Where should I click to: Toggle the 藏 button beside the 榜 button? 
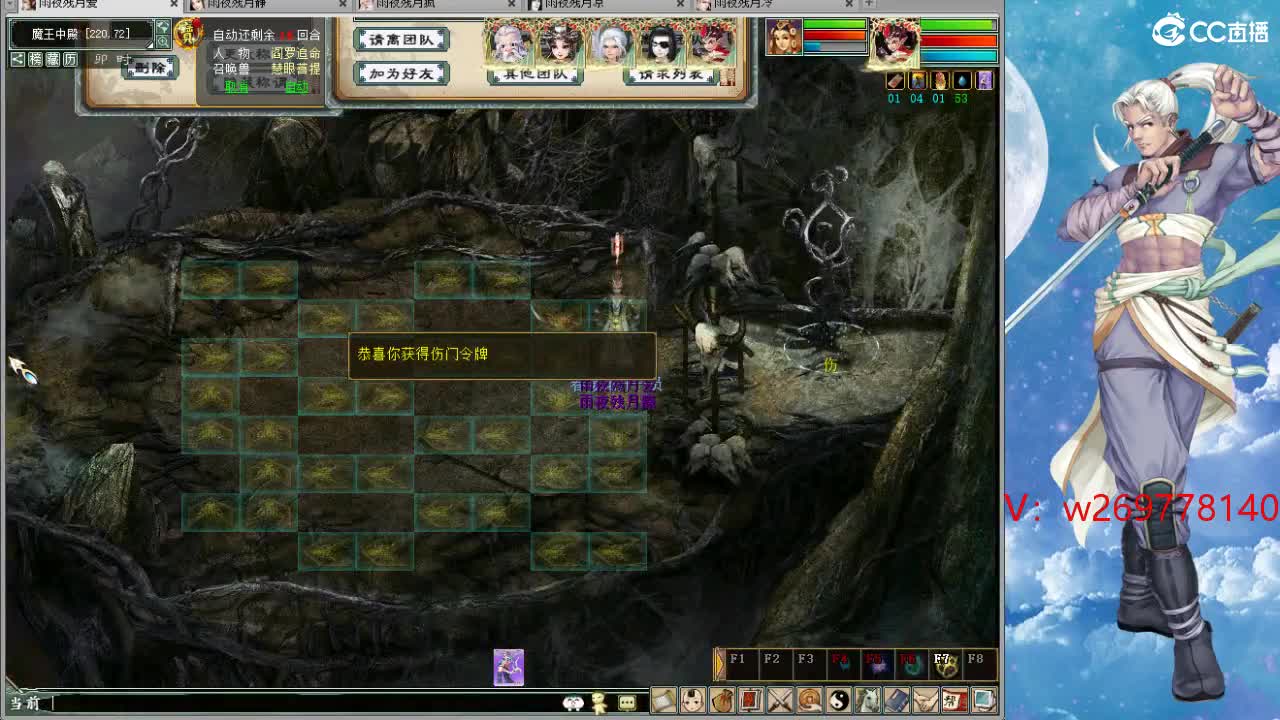pos(52,58)
